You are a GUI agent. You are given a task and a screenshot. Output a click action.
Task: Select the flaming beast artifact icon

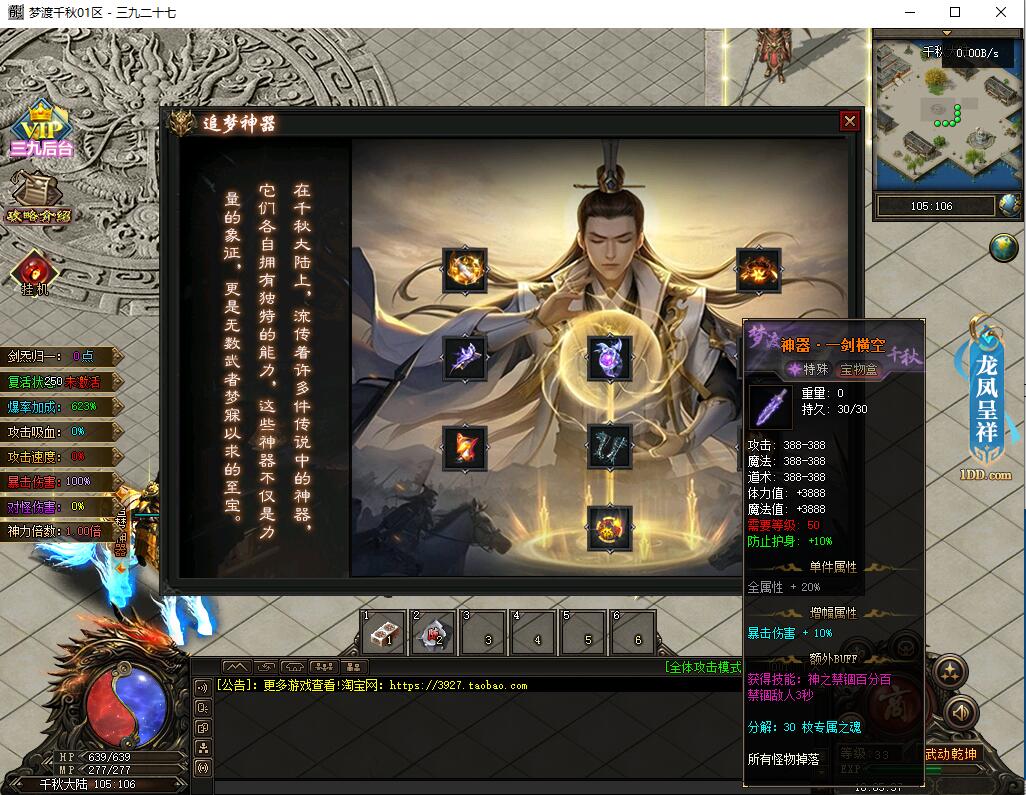[x=757, y=269]
